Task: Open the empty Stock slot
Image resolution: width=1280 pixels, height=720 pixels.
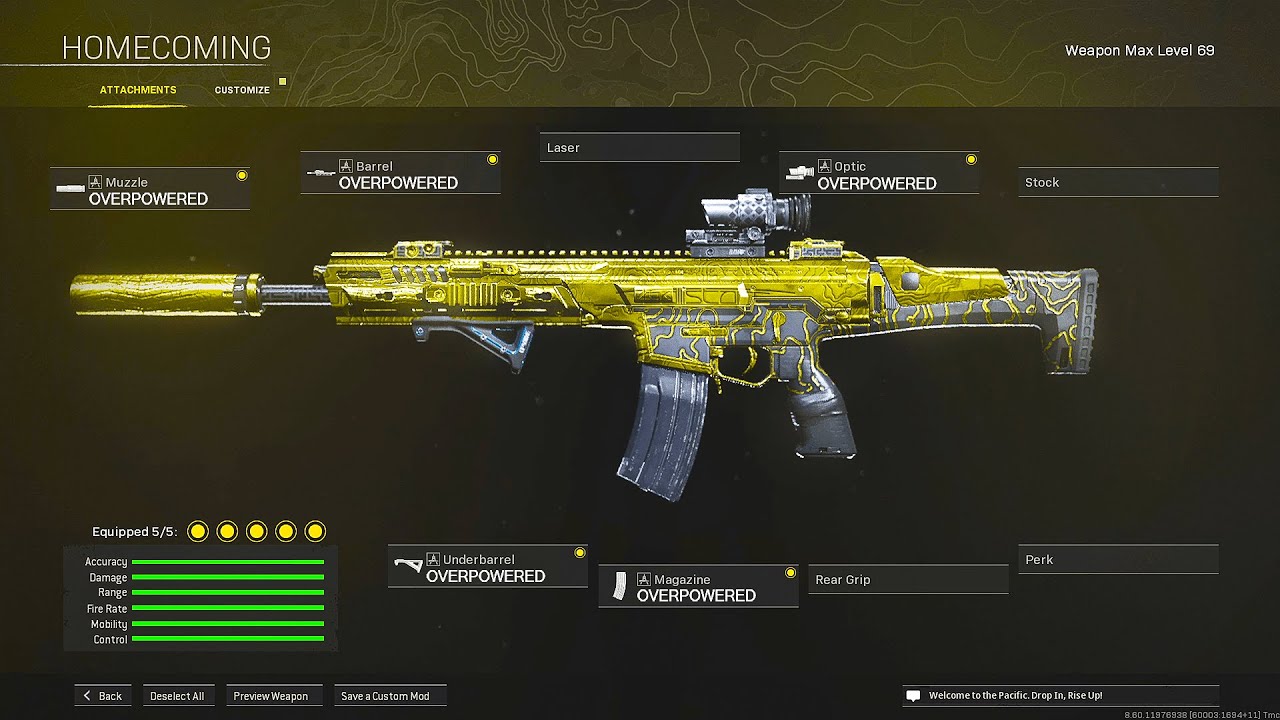Action: pyautogui.click(x=1118, y=183)
